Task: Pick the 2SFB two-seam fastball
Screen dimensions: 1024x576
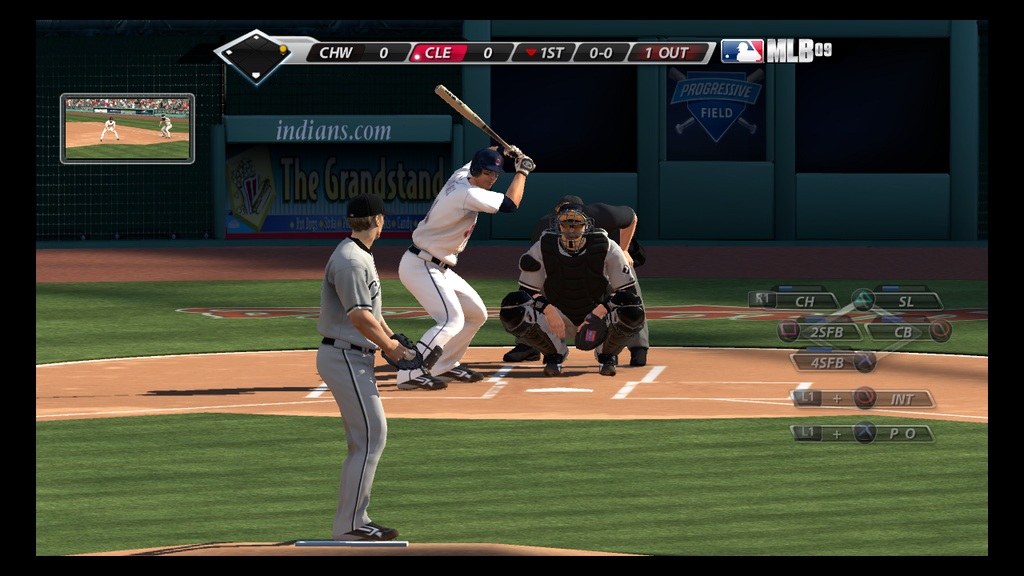Action: 820,331
